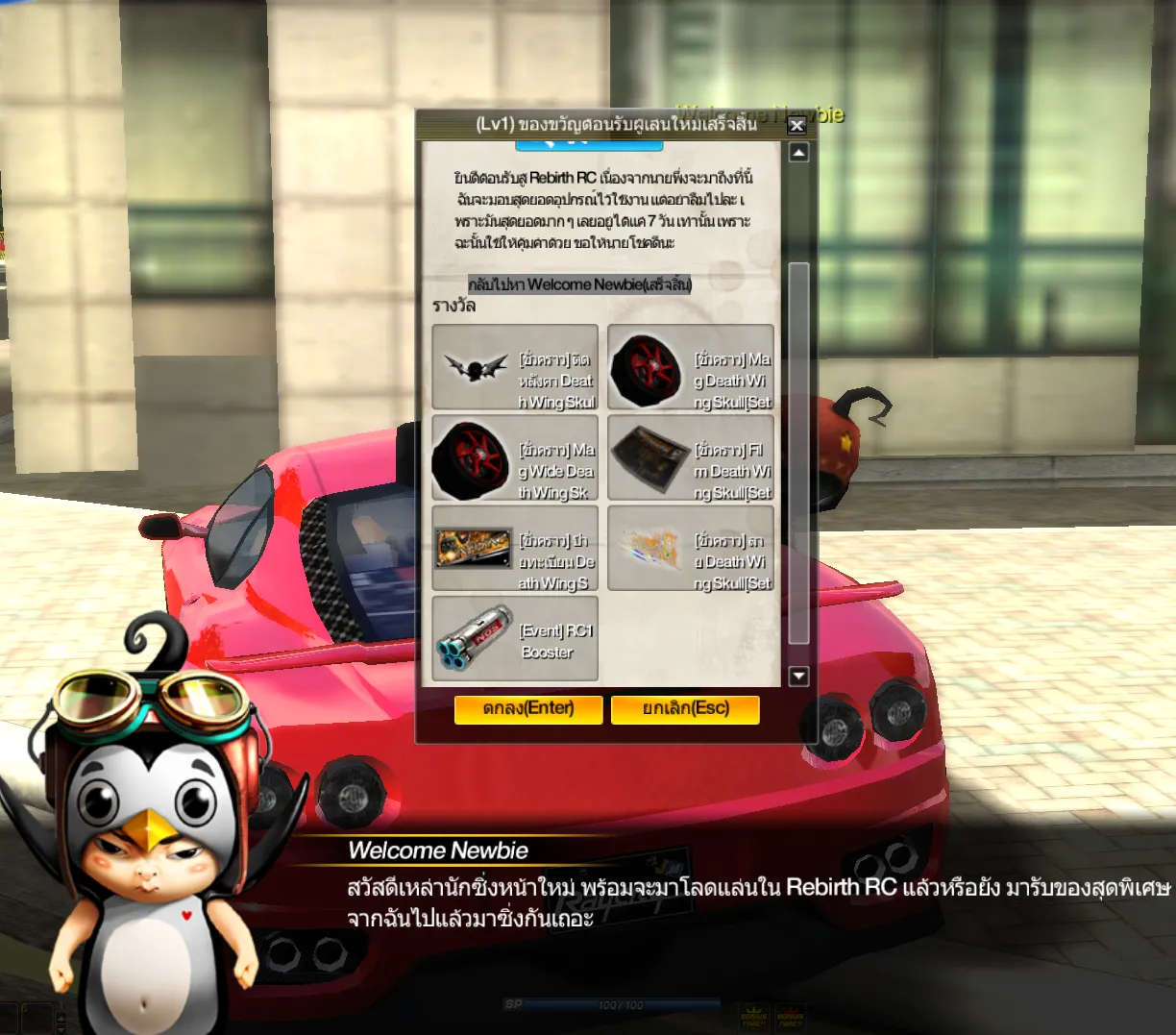Select the Death Wing license plate reward
This screenshot has height=1035, width=1176.
pyautogui.click(x=515, y=549)
